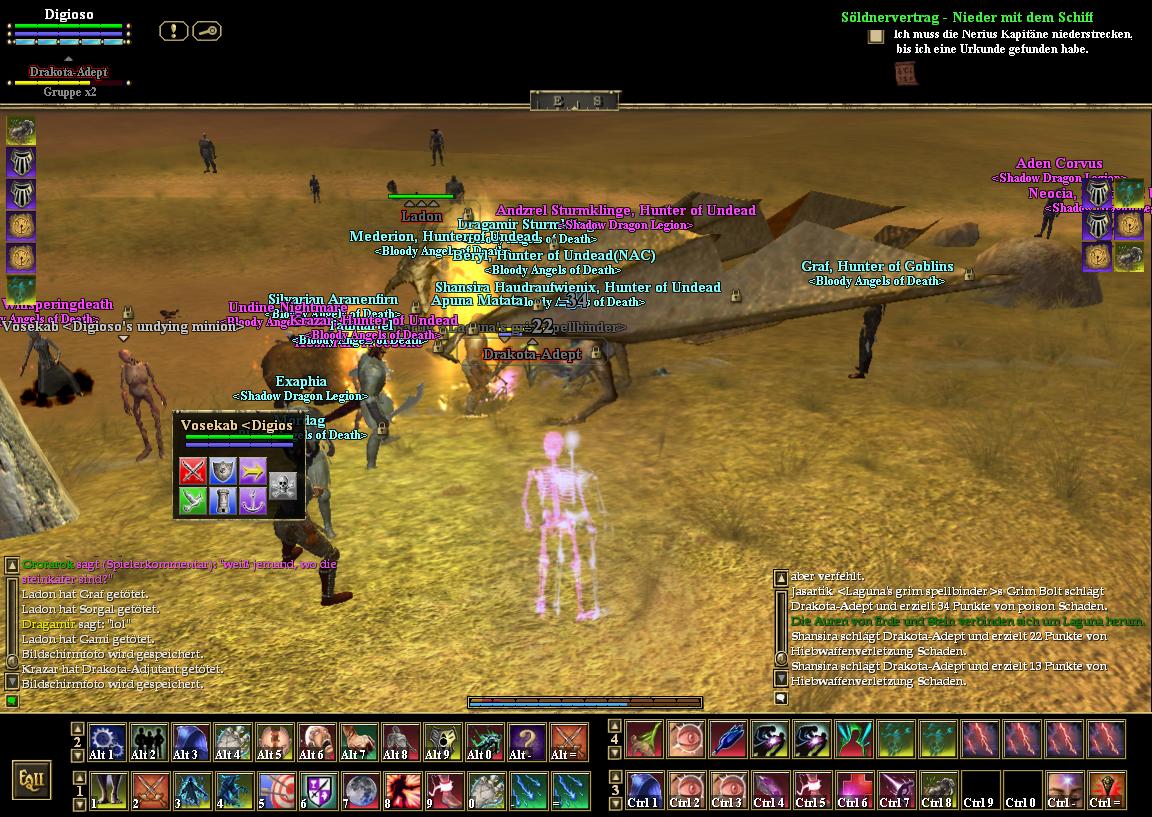Click the compass bar at top center
This screenshot has width=1152, height=817.
click(x=575, y=101)
